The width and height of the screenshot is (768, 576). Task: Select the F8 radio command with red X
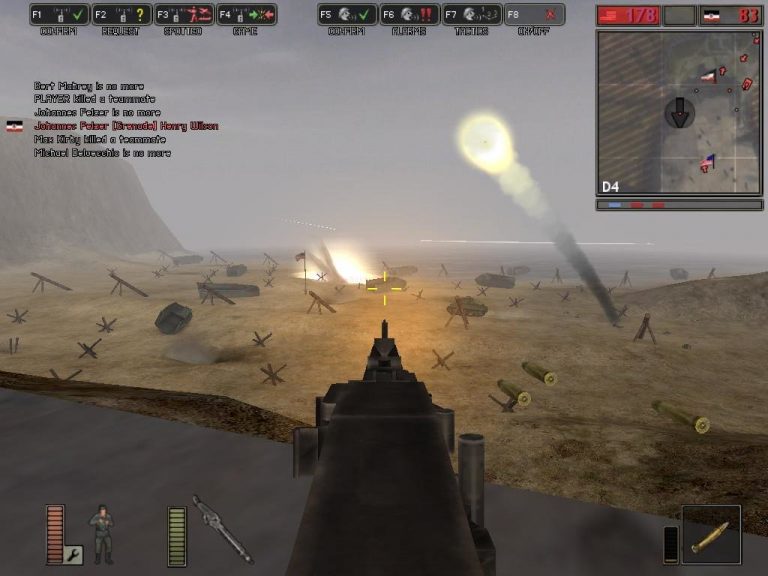534,15
